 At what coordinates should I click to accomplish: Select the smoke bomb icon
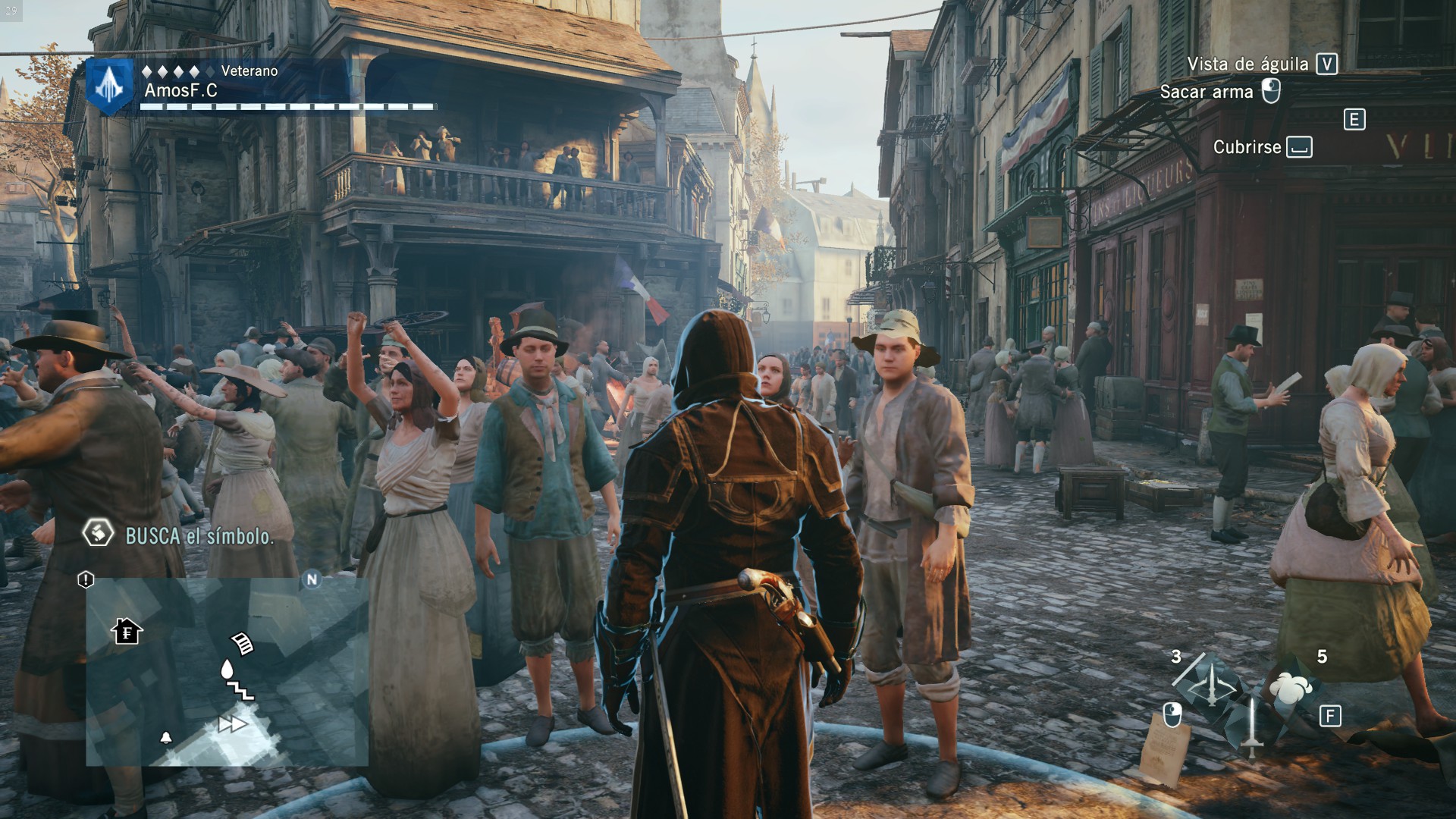pos(1288,688)
